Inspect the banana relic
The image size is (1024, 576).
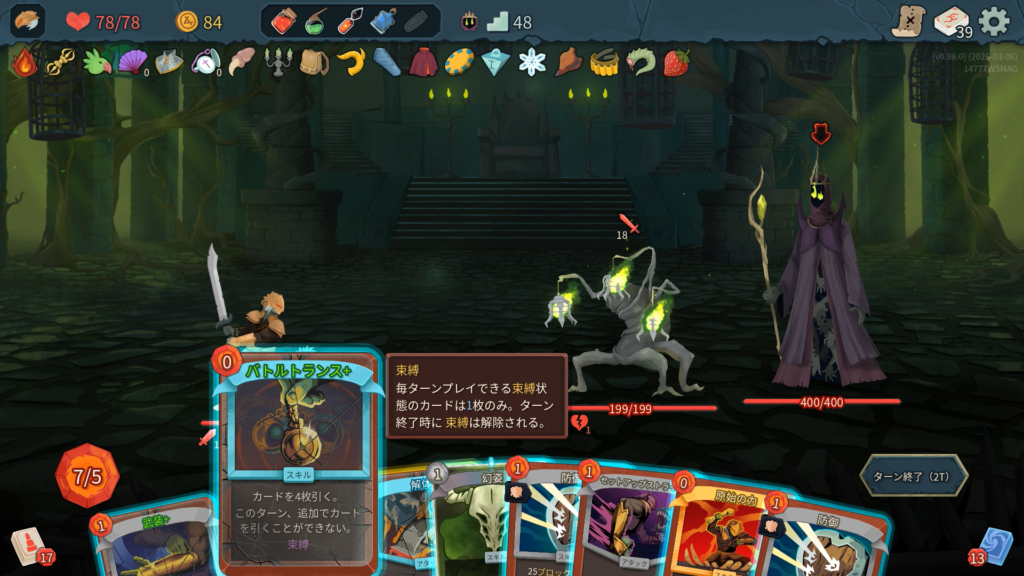tap(350, 62)
